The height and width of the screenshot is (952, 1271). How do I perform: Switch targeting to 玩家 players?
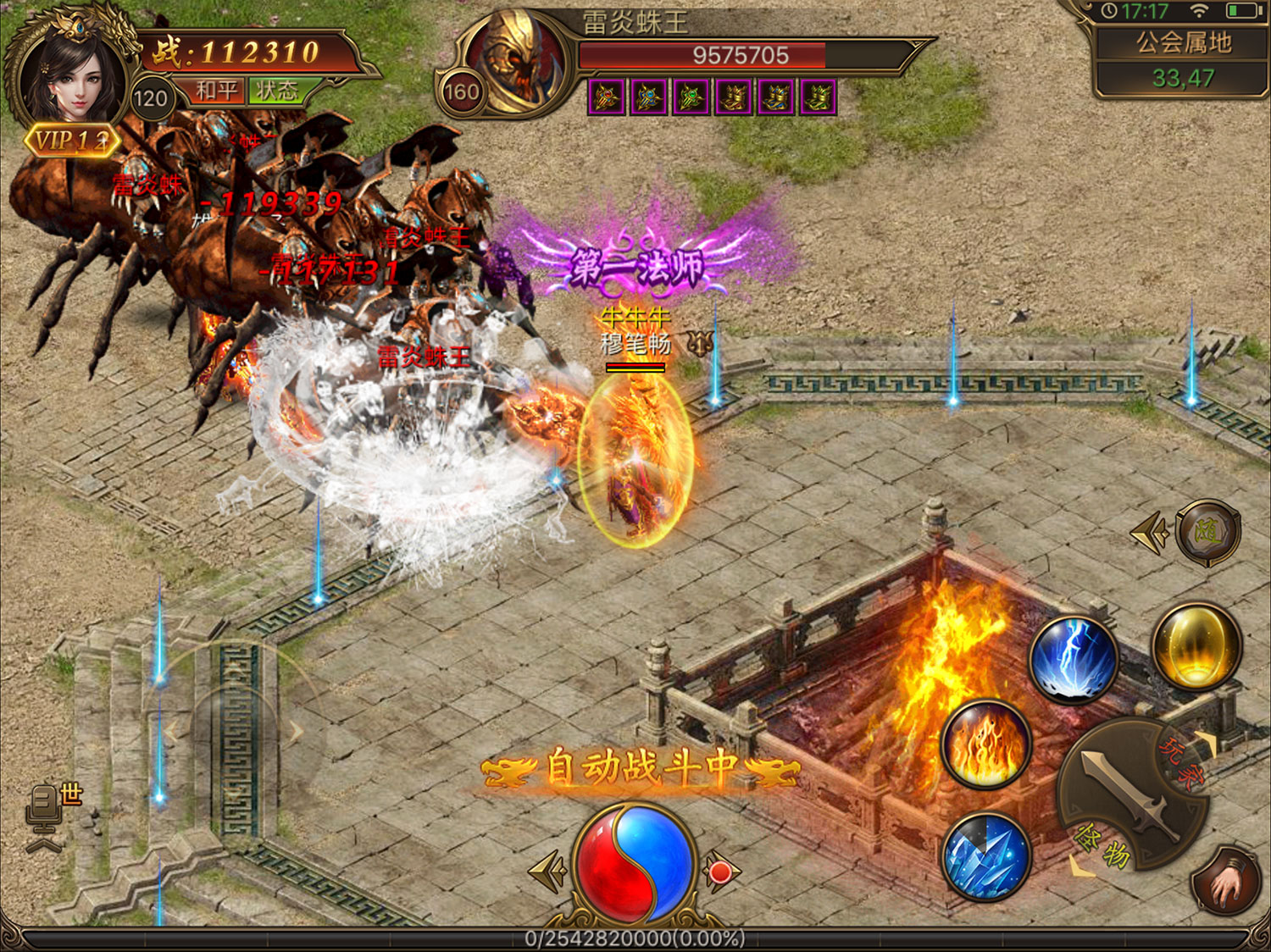[x=1180, y=761]
